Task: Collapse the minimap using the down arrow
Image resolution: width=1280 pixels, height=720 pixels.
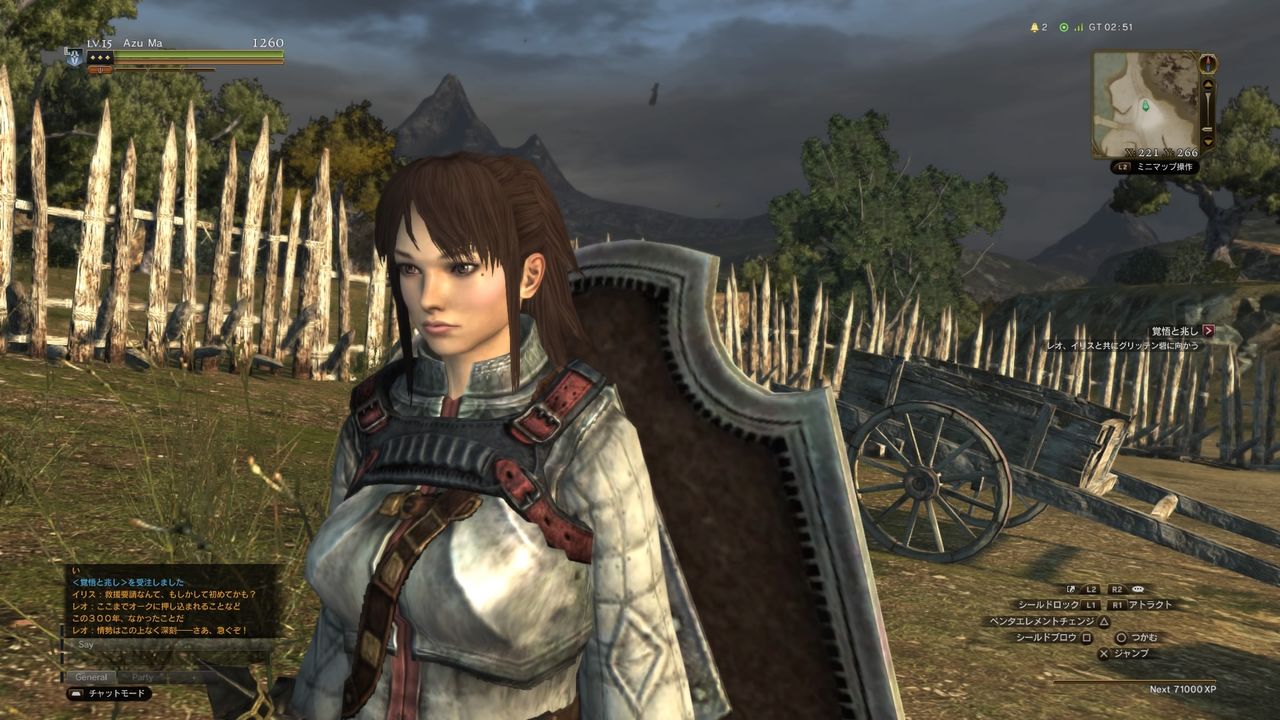Action: pos(1207,142)
